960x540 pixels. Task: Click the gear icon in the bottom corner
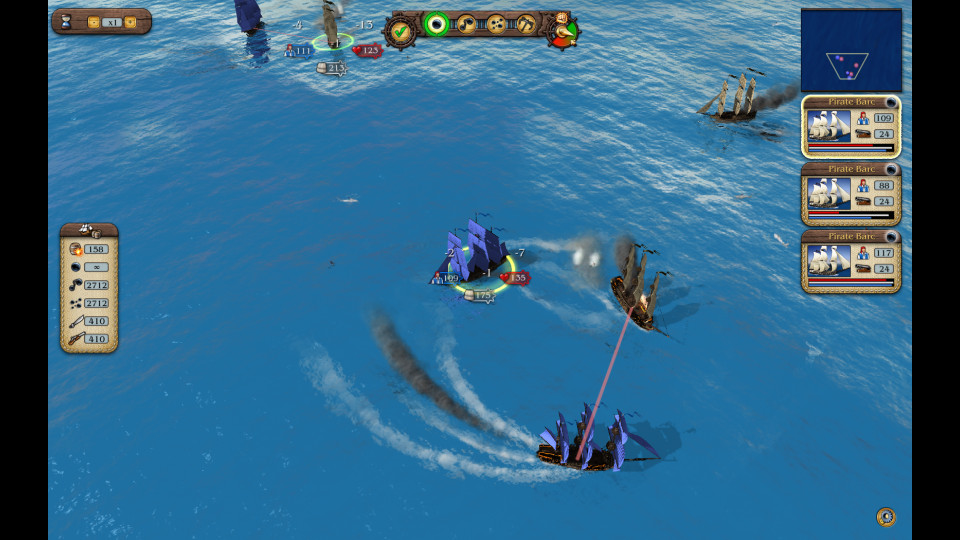886,517
